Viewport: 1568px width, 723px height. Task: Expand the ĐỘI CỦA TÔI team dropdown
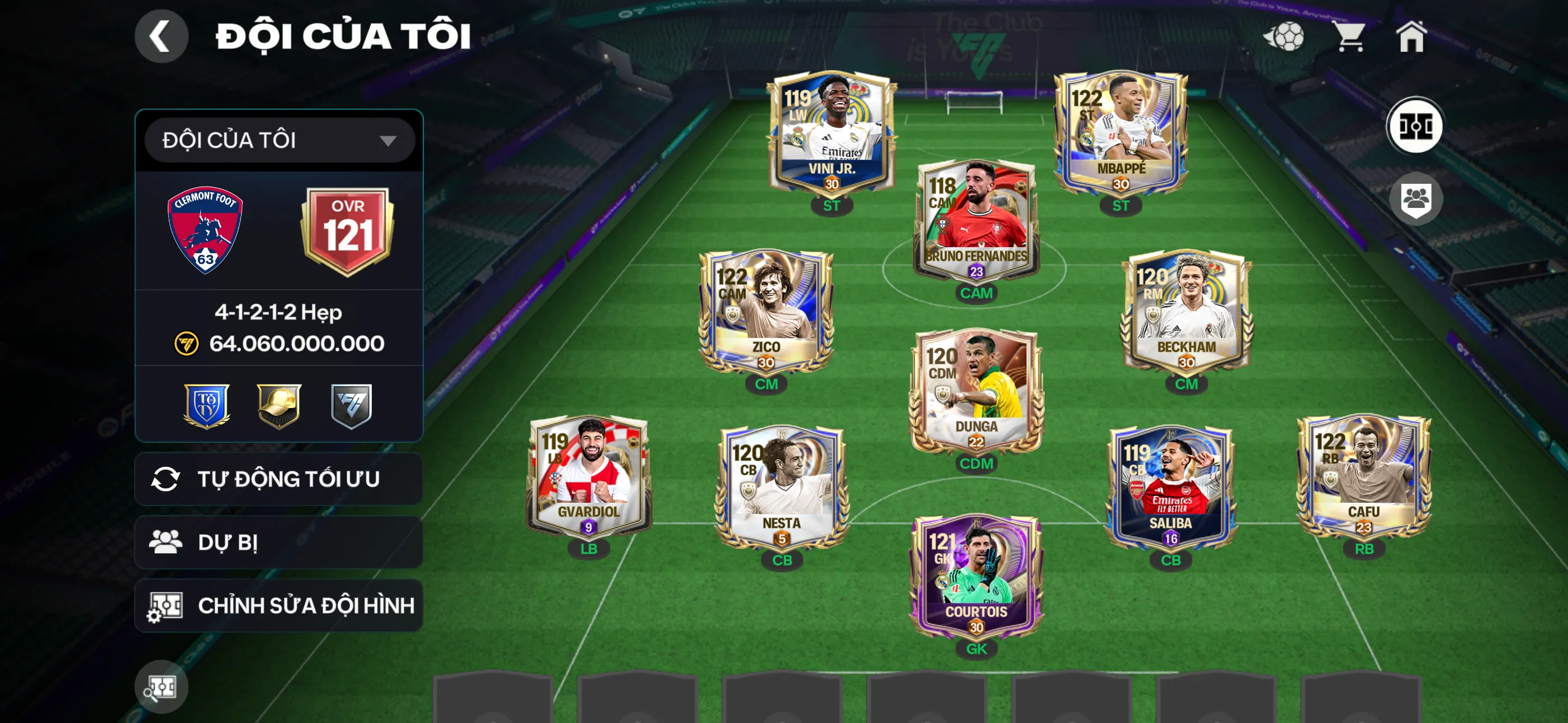[x=278, y=140]
